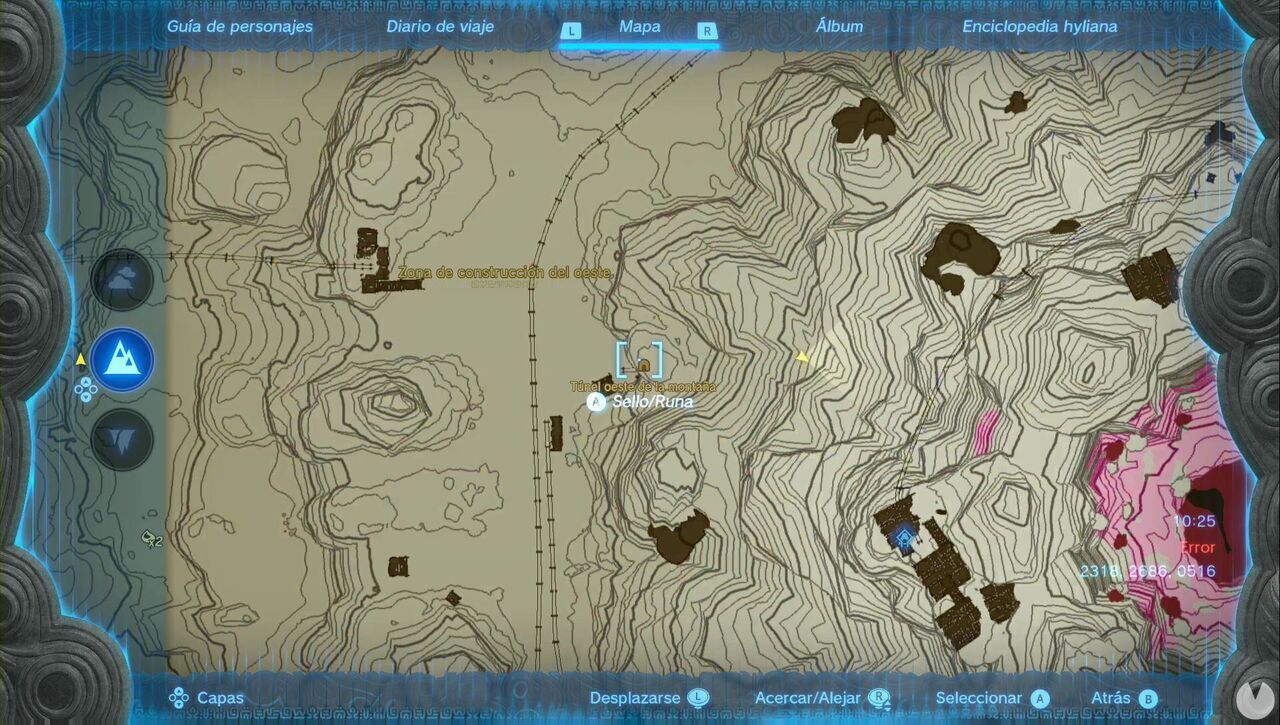1280x725 pixels.
Task: Toggle the L shoulder button tab indicator
Action: pyautogui.click(x=572, y=31)
